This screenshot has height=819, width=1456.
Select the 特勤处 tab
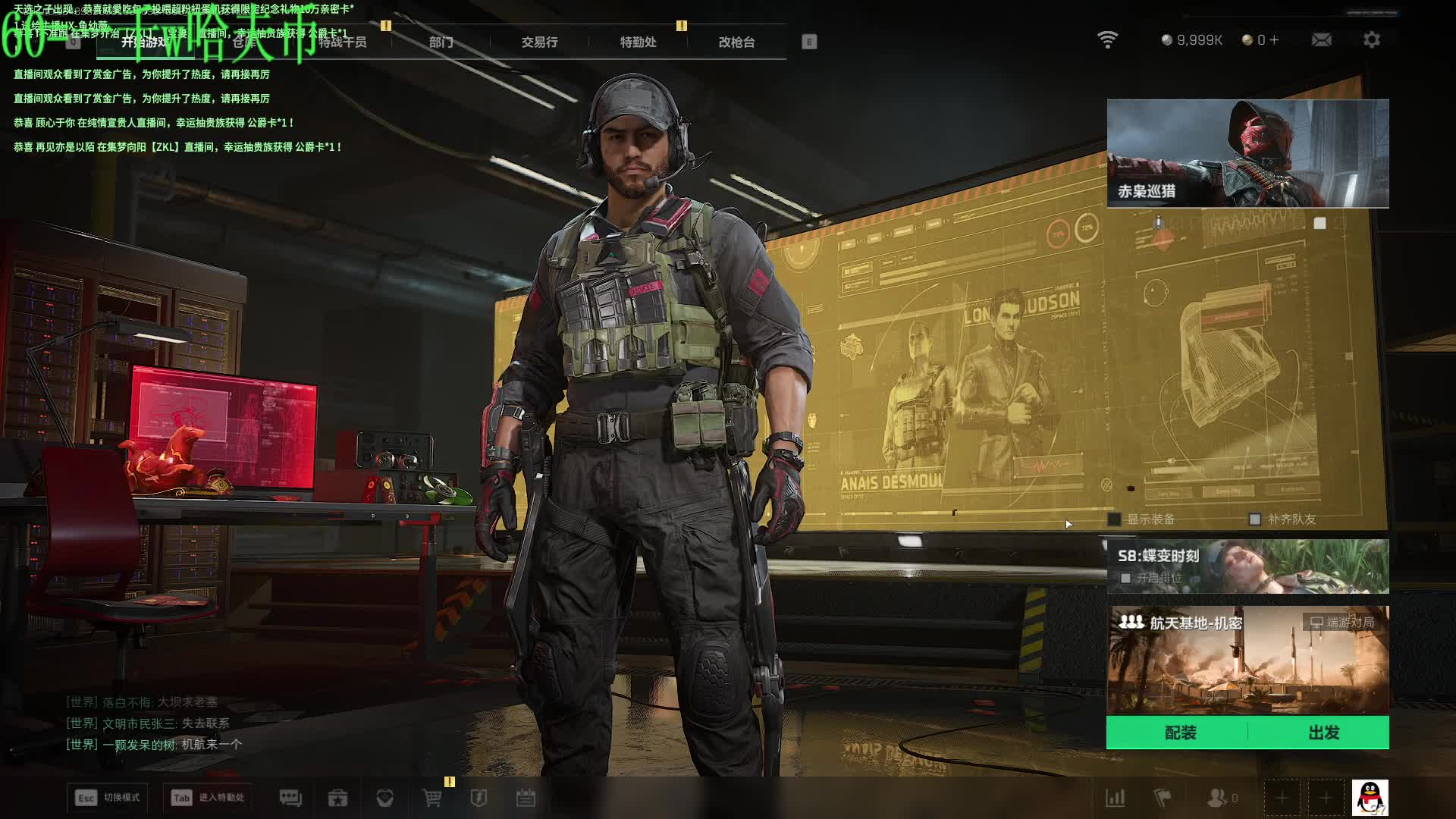click(638, 42)
